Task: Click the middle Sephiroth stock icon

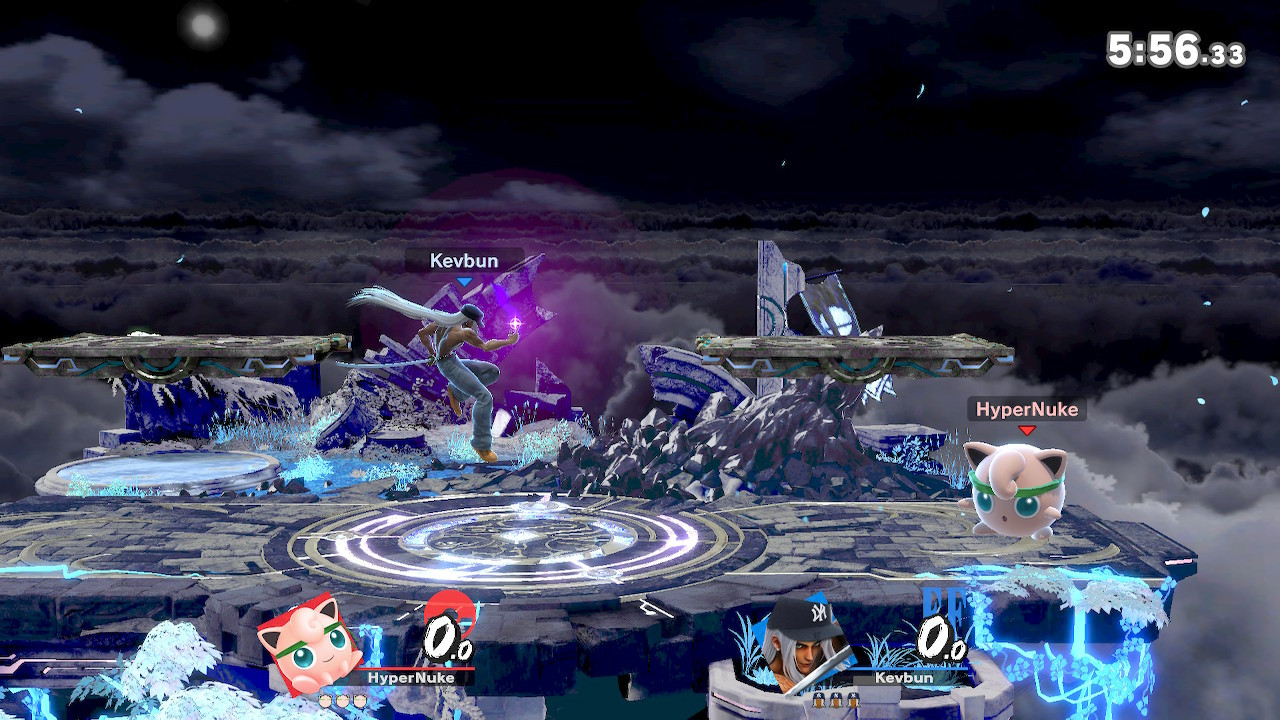Action: [x=834, y=700]
